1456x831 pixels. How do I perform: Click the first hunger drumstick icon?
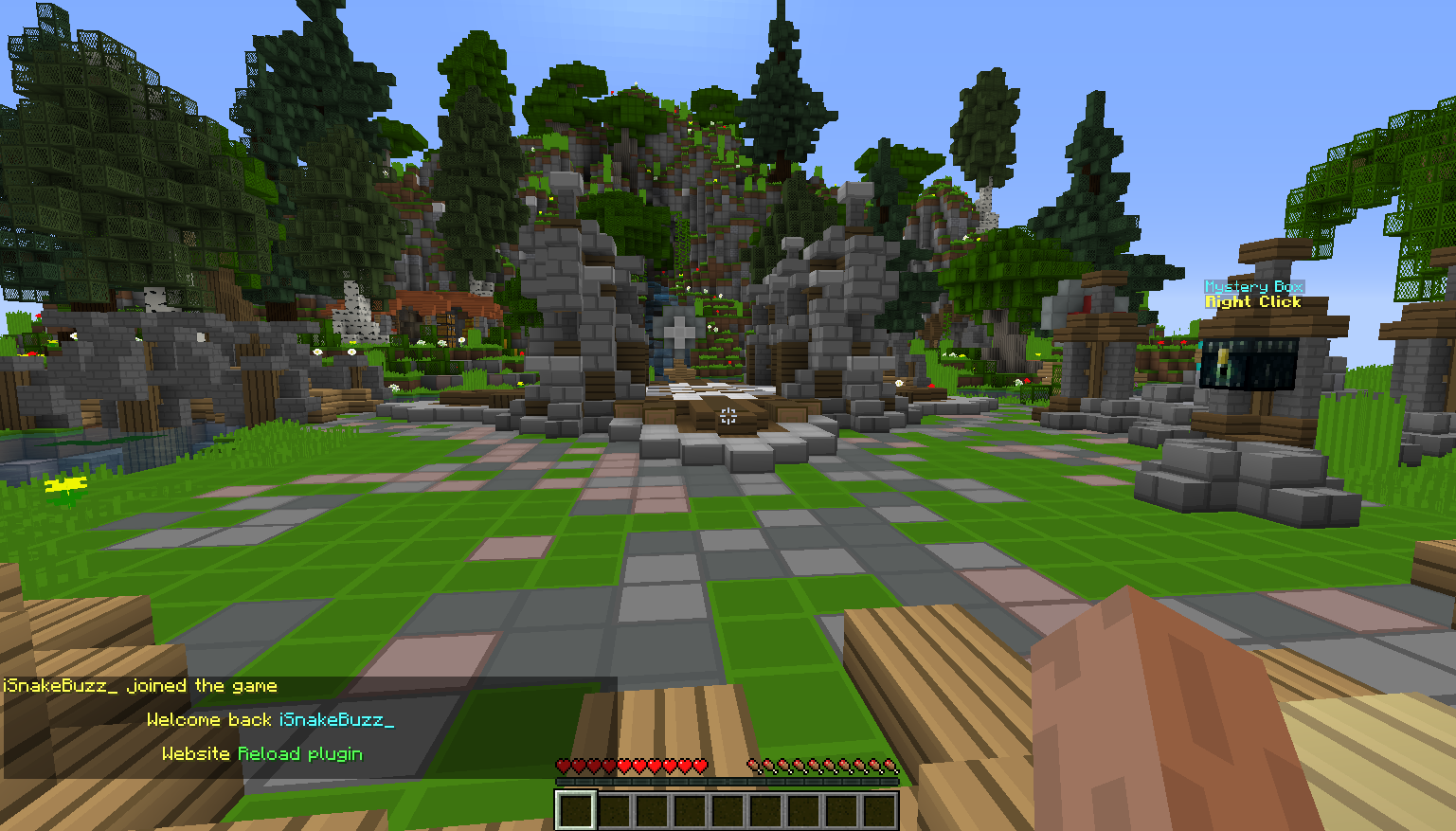point(754,762)
